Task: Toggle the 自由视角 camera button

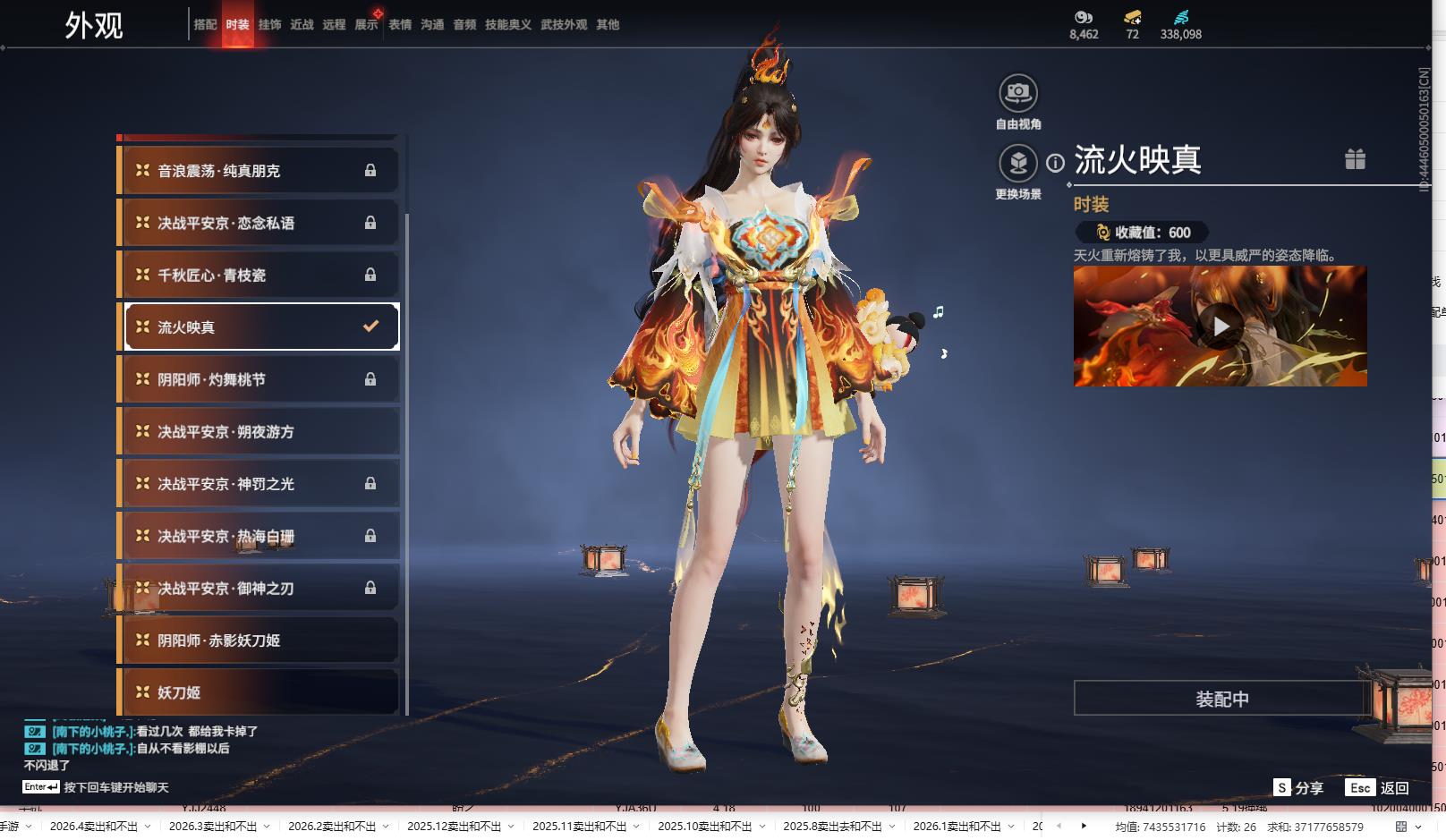Action: point(1017,93)
